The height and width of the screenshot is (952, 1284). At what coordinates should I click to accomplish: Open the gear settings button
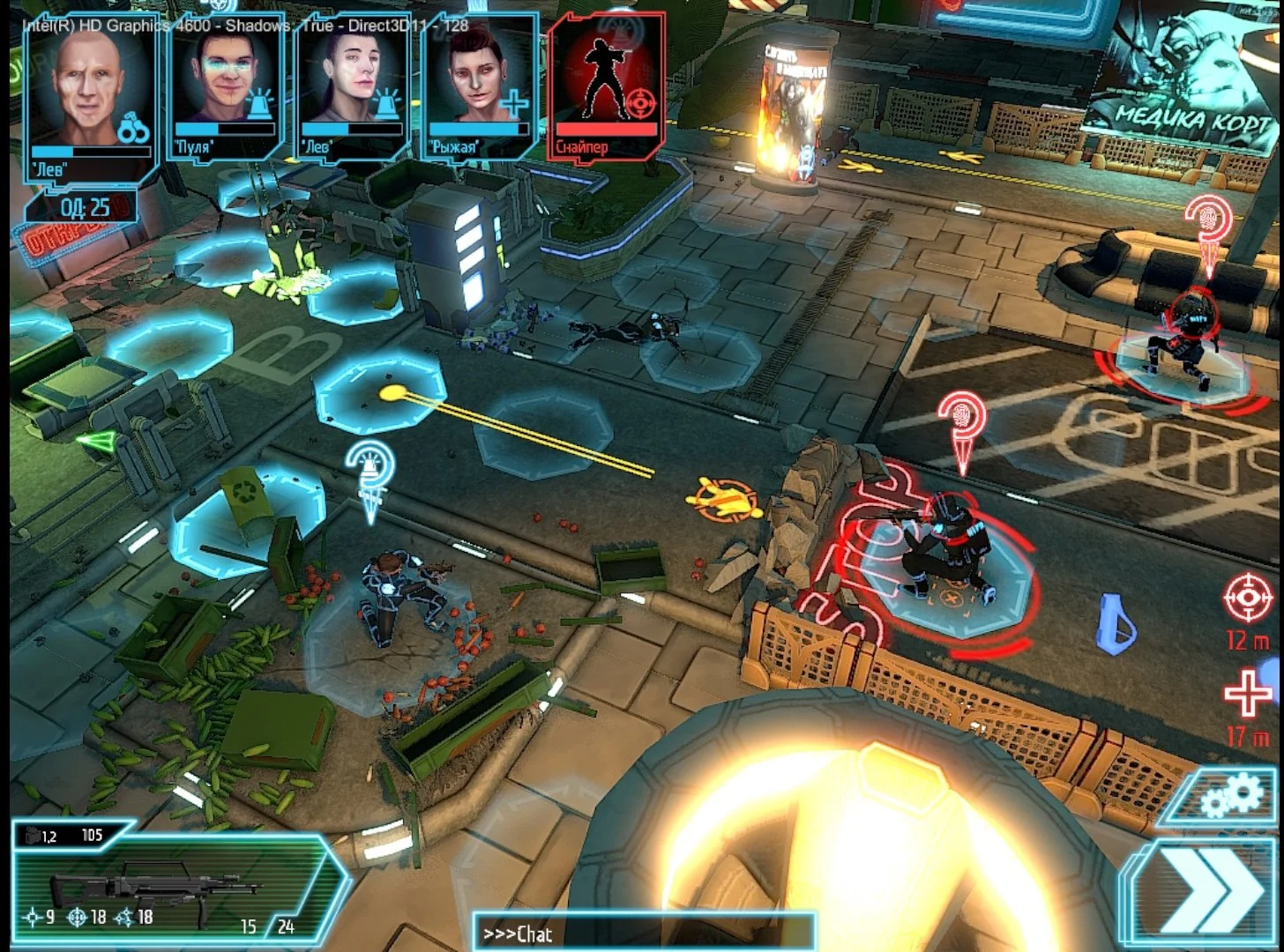click(1233, 795)
